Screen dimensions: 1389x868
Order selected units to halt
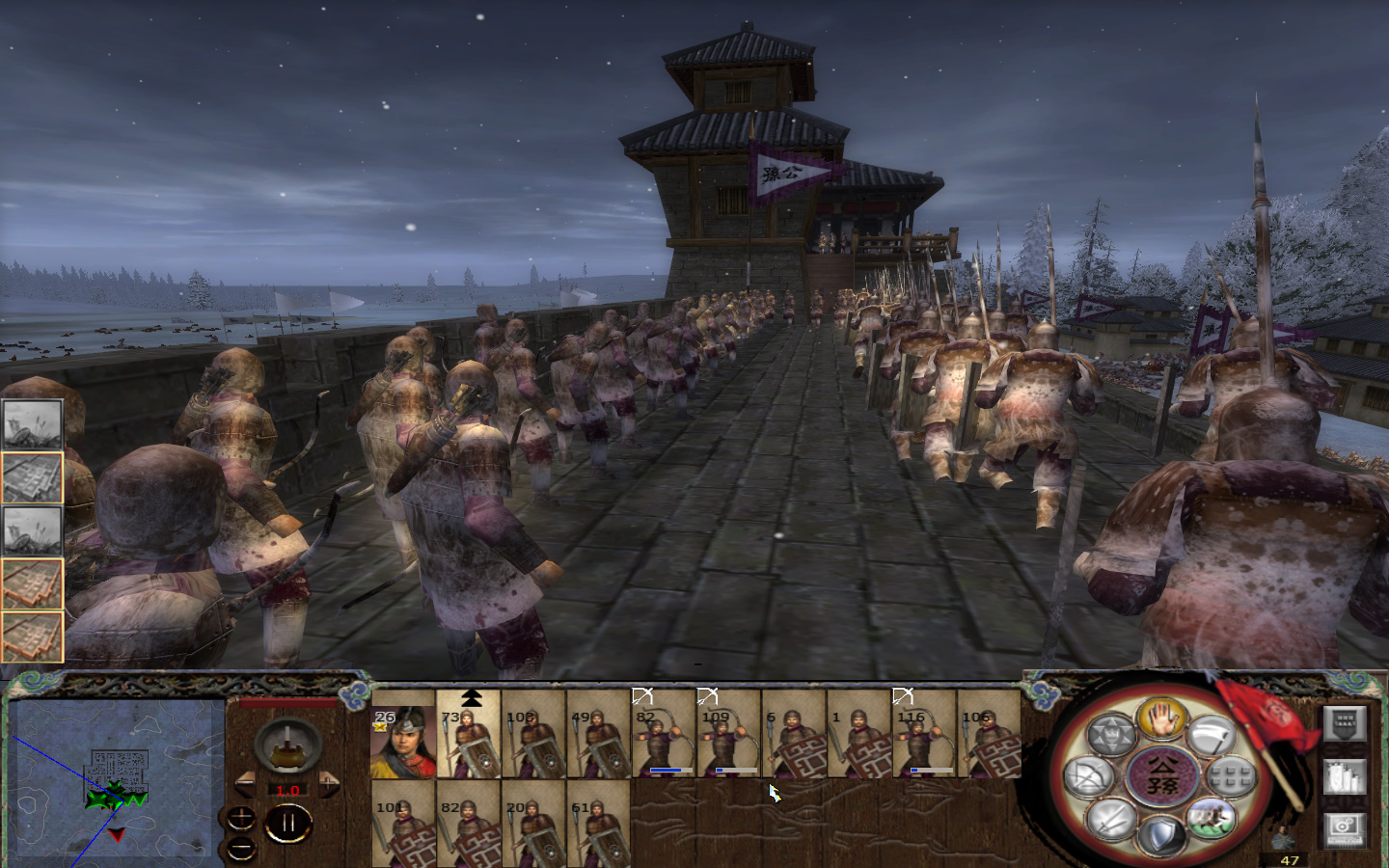coord(1162,719)
